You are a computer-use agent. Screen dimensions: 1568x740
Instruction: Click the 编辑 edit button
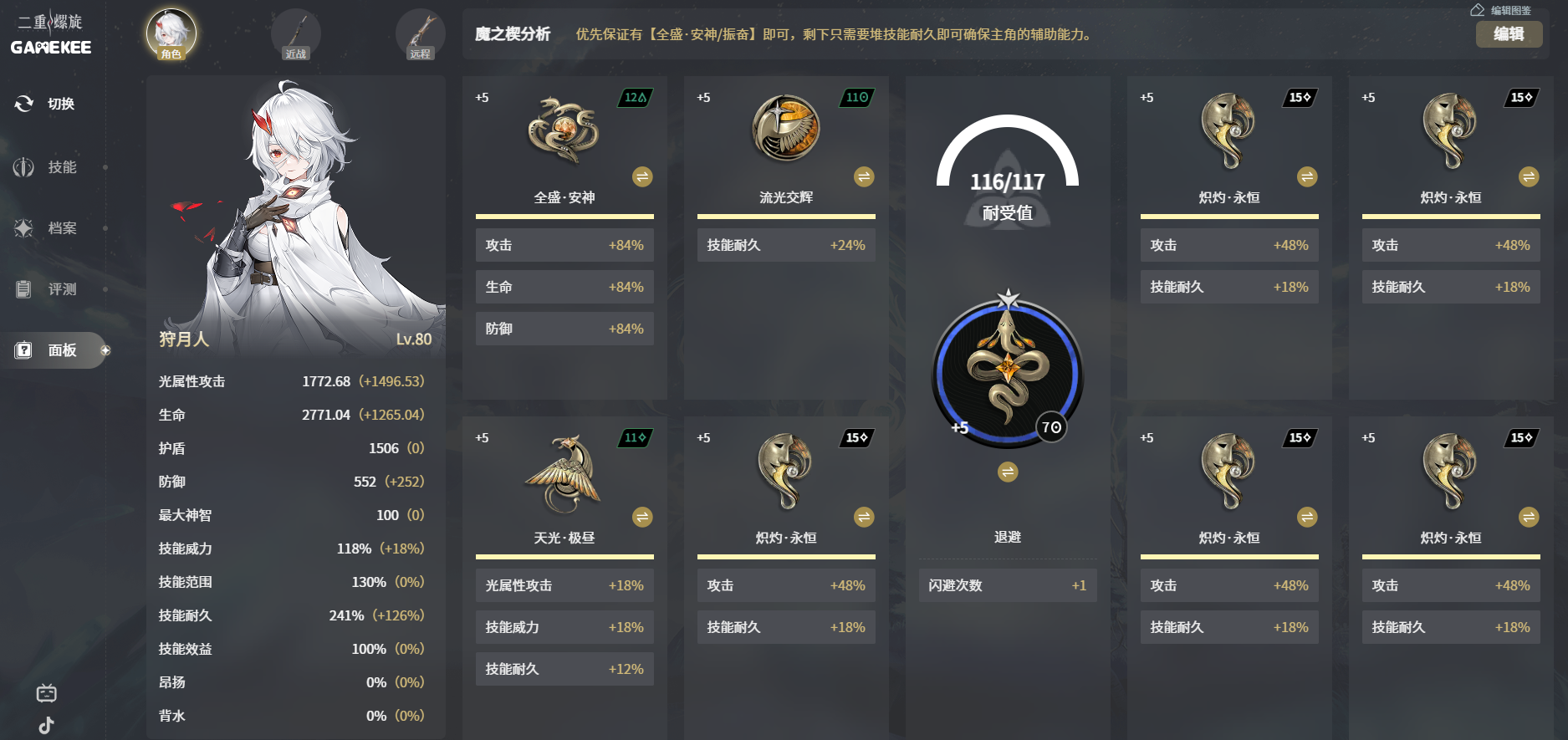click(x=1509, y=34)
